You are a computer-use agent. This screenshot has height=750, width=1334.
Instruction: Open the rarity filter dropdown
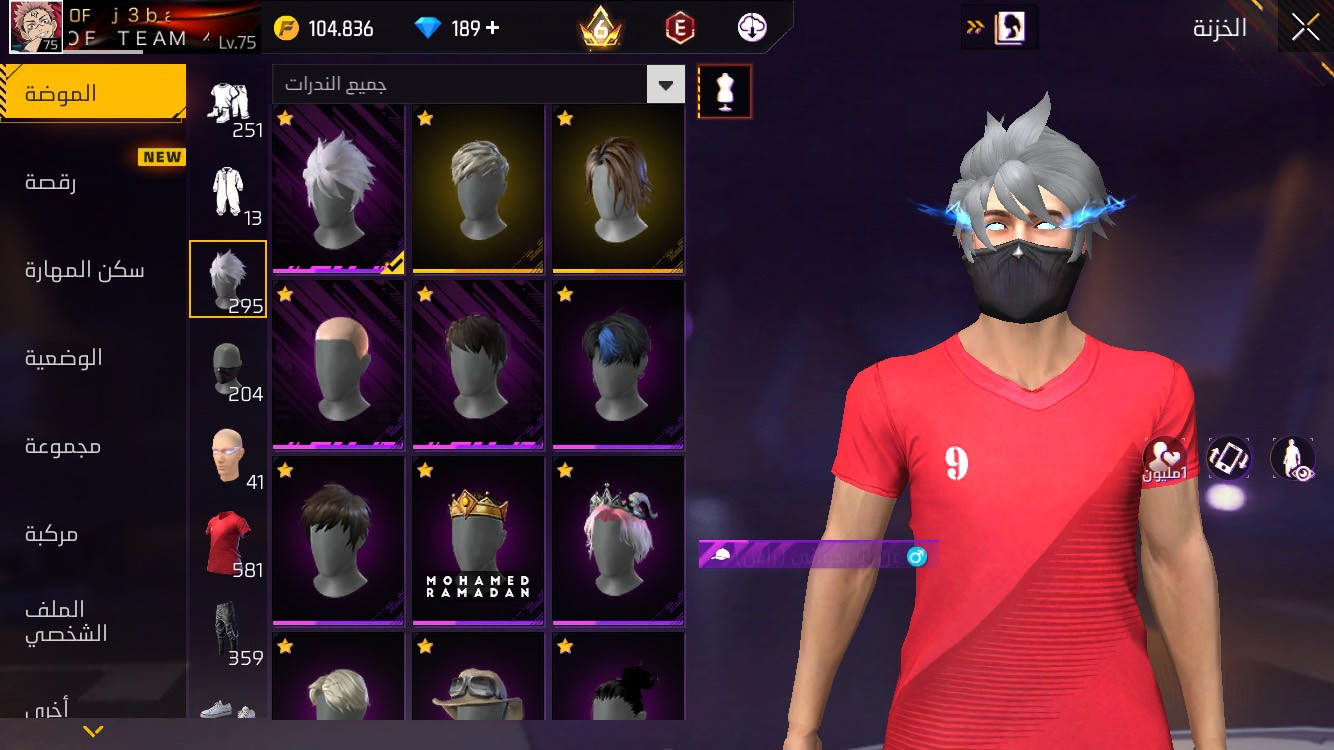(x=665, y=85)
